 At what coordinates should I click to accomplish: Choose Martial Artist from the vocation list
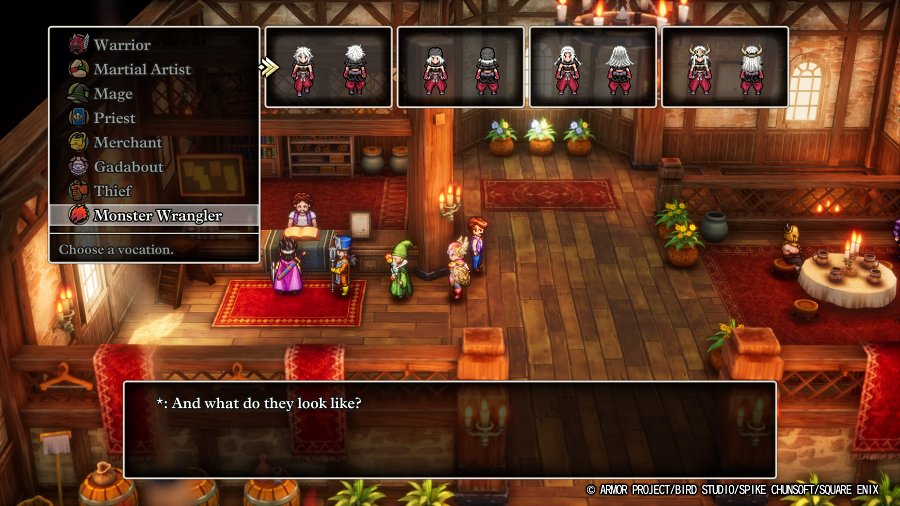[141, 69]
